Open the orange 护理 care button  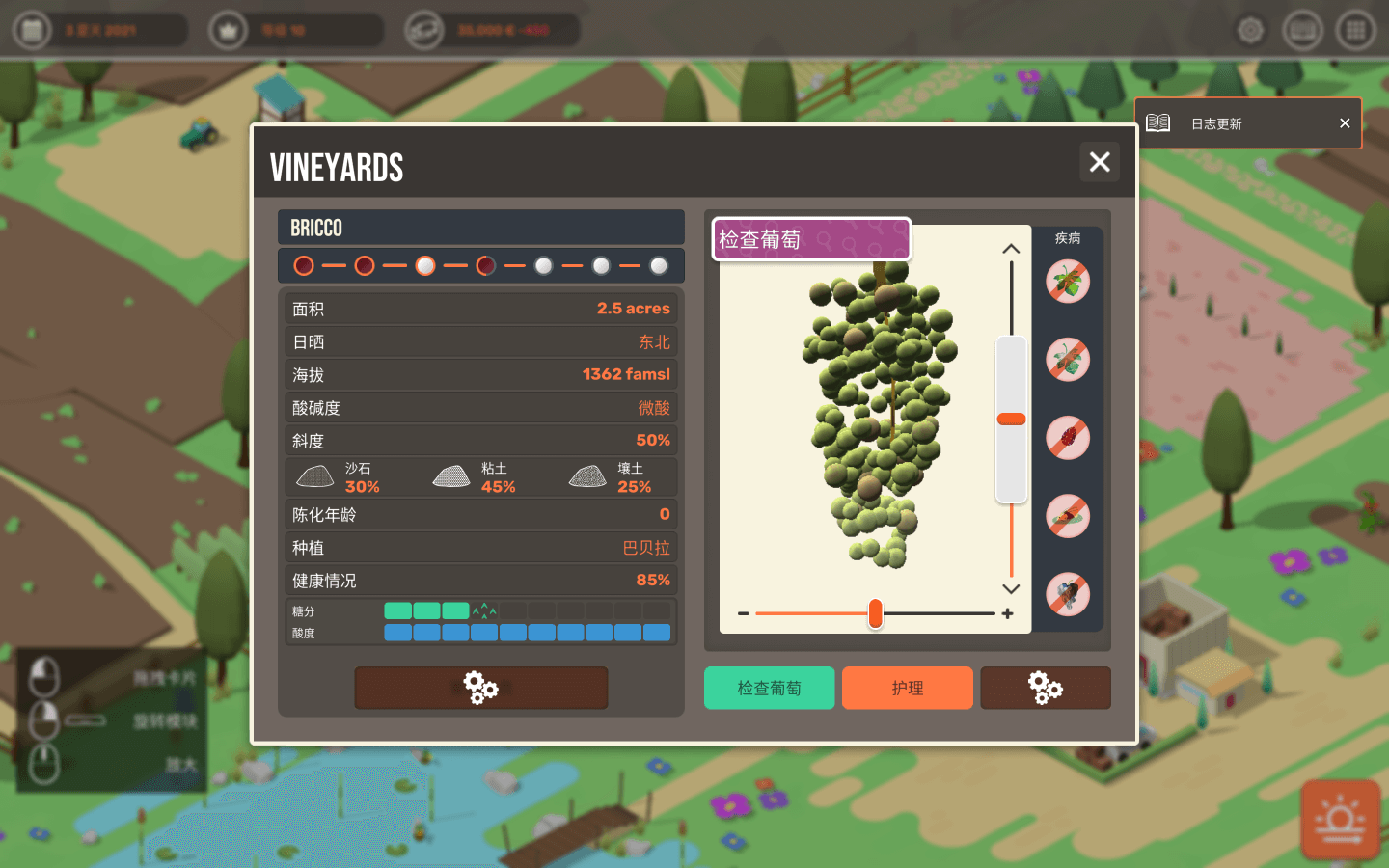point(907,688)
